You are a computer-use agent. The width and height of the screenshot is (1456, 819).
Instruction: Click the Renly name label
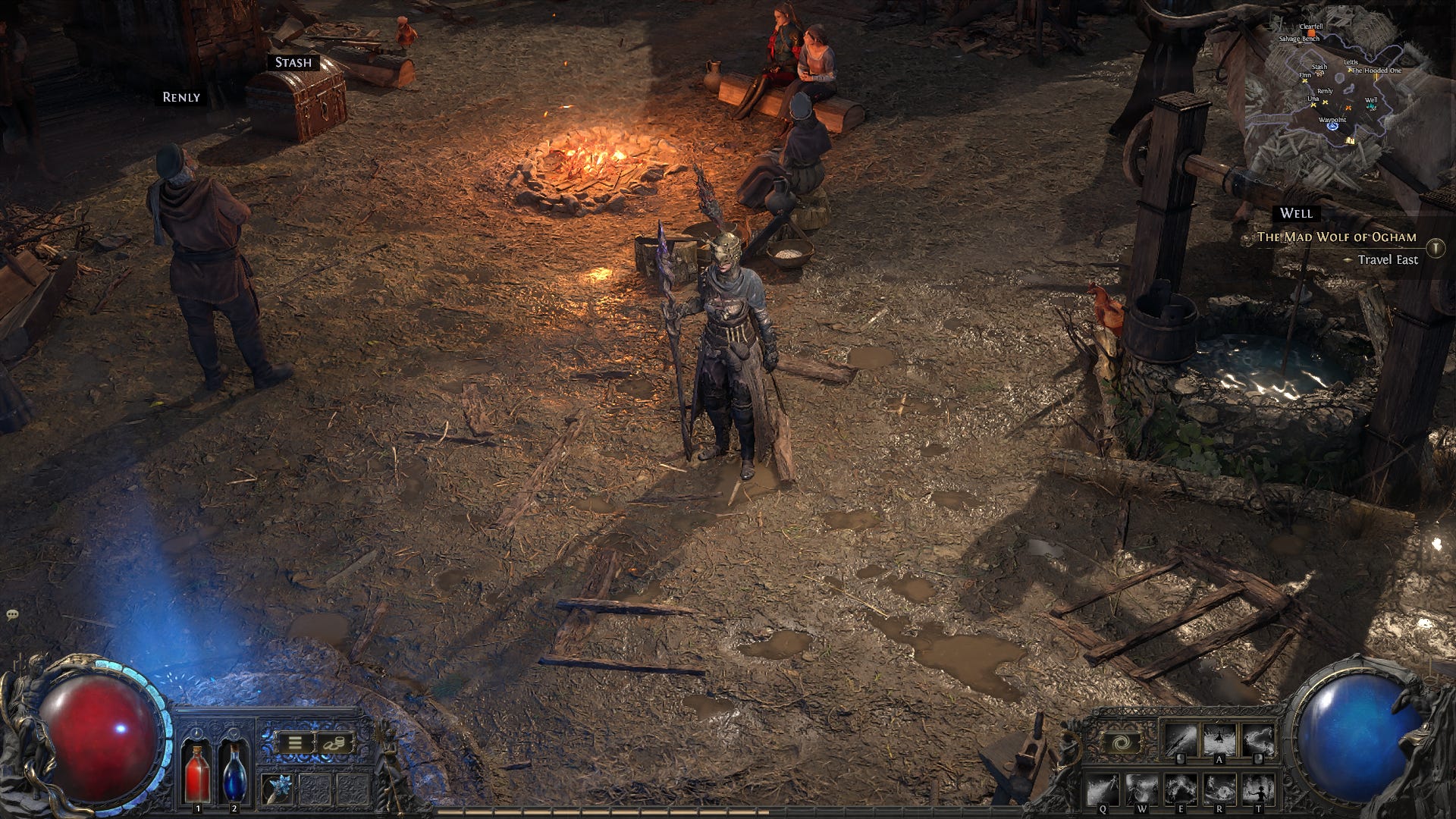click(181, 97)
